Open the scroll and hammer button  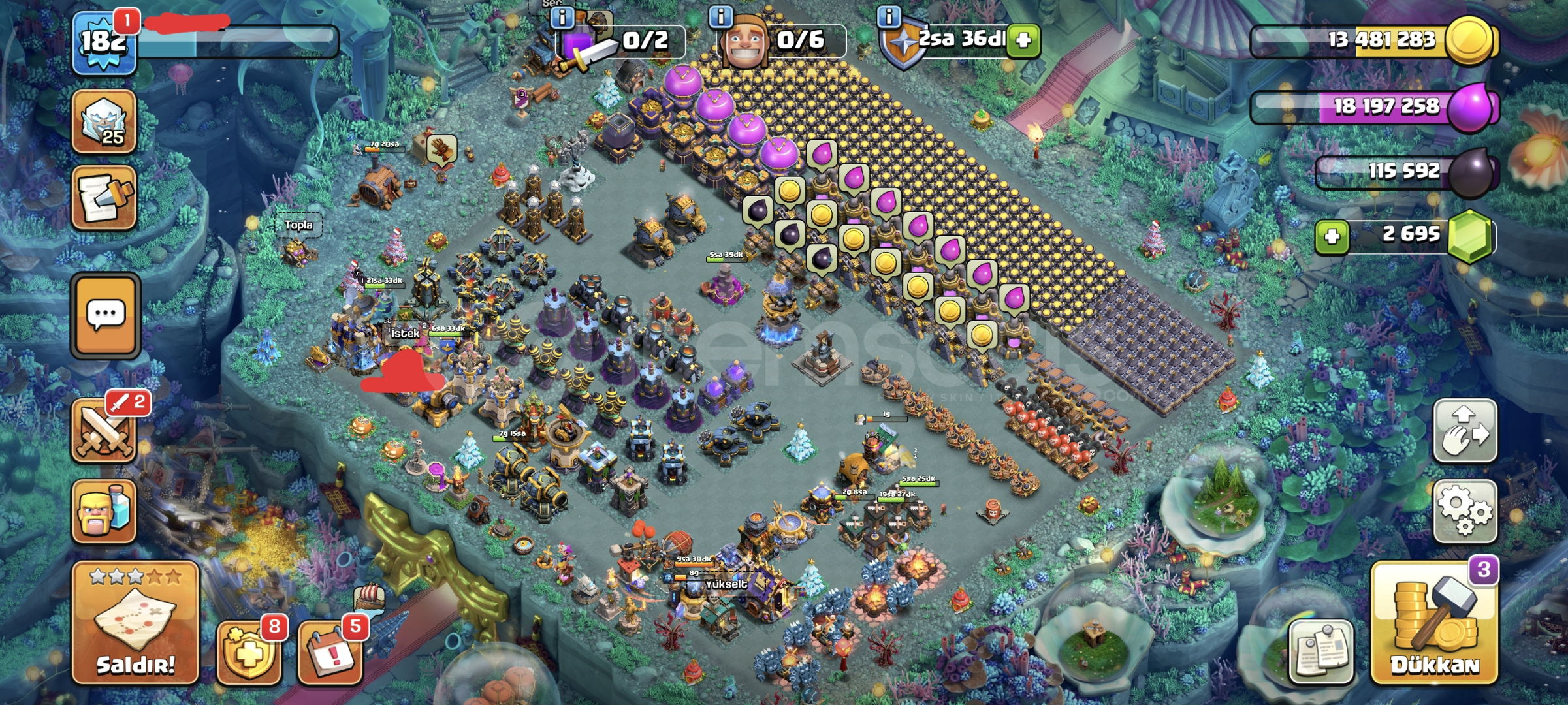coord(104,198)
